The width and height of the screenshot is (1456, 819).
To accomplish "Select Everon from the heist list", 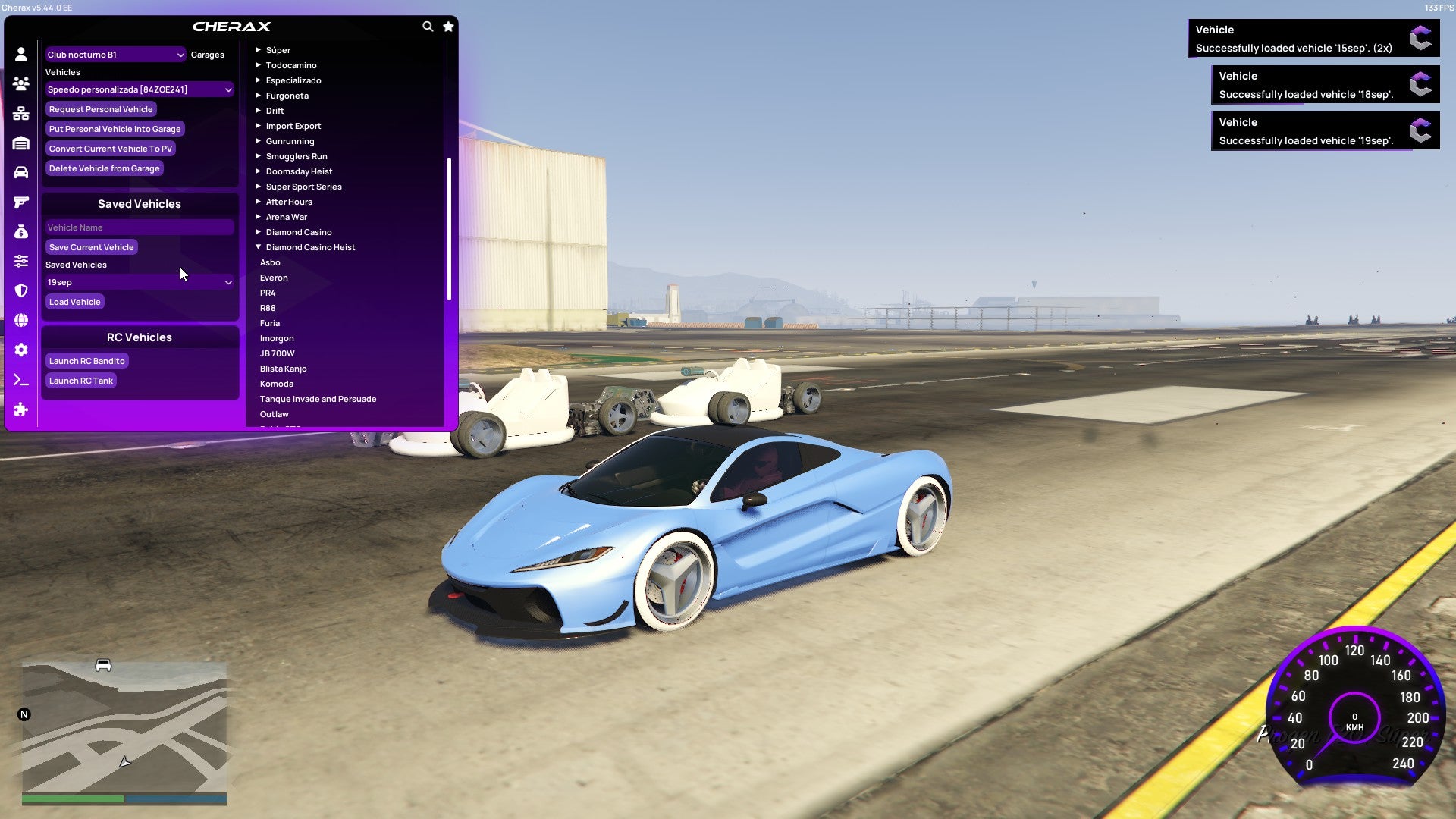I will 274,277.
